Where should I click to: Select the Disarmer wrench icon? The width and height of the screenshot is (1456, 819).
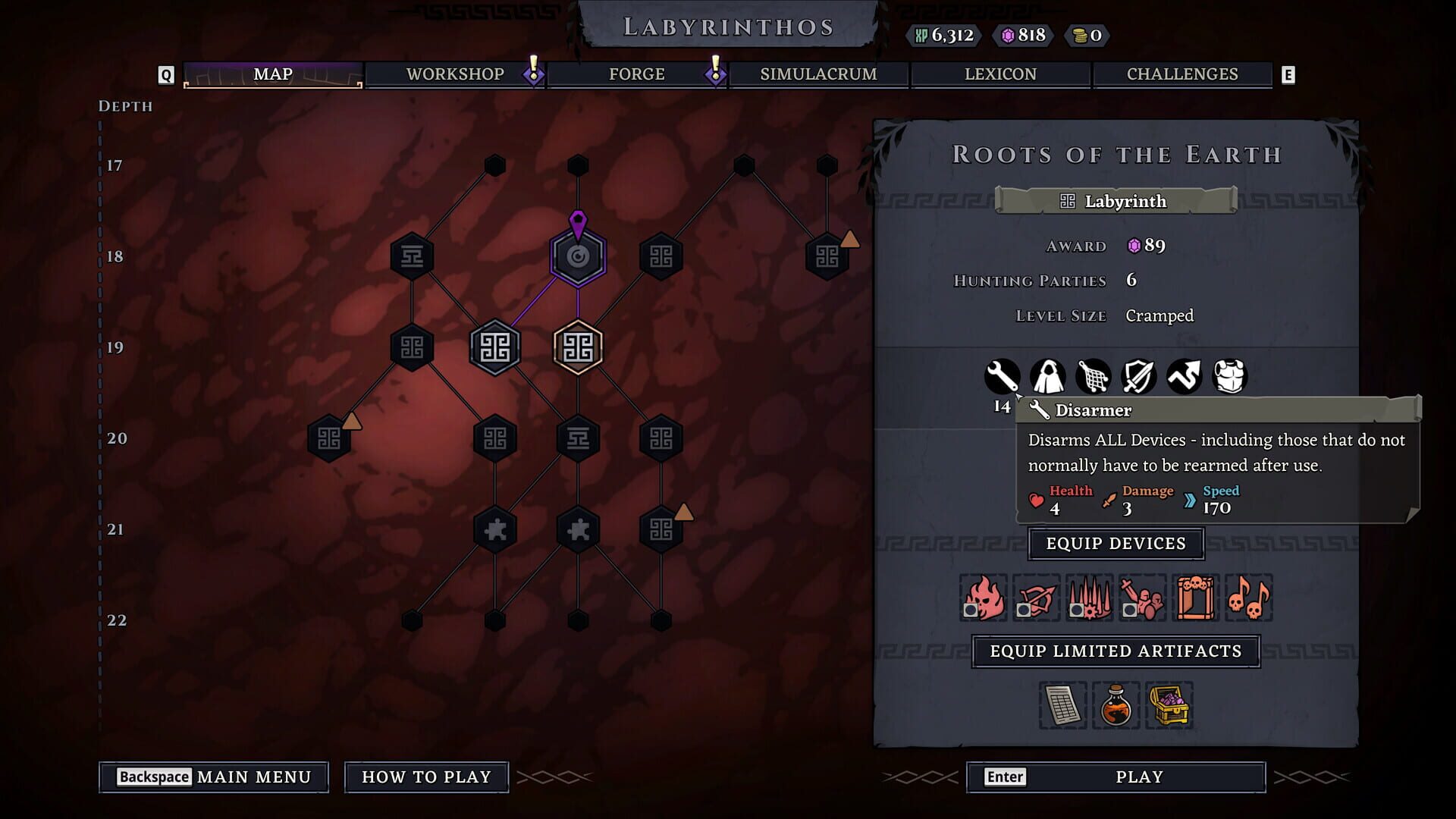click(x=1003, y=377)
